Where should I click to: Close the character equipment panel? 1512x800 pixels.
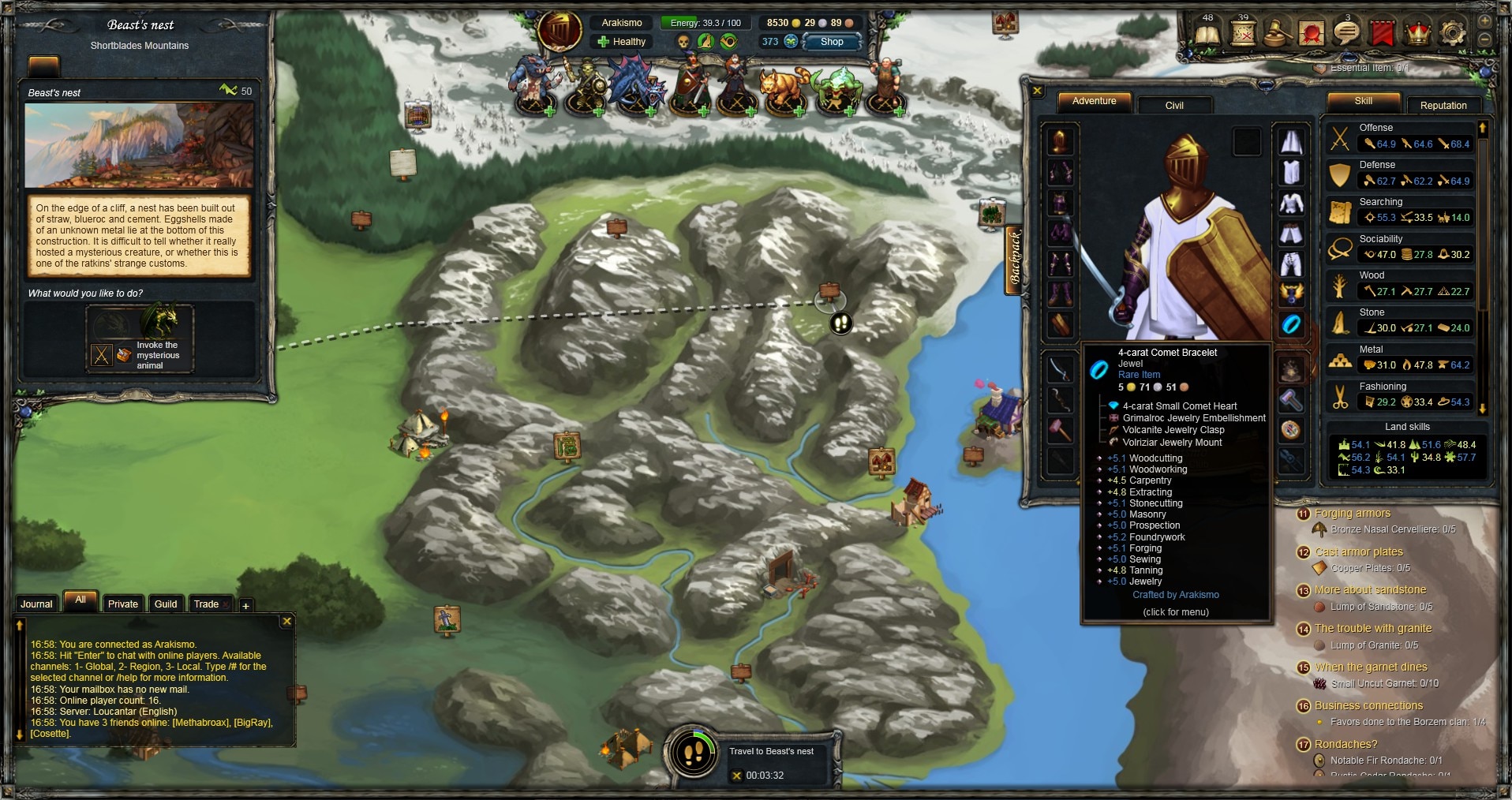click(x=1038, y=92)
